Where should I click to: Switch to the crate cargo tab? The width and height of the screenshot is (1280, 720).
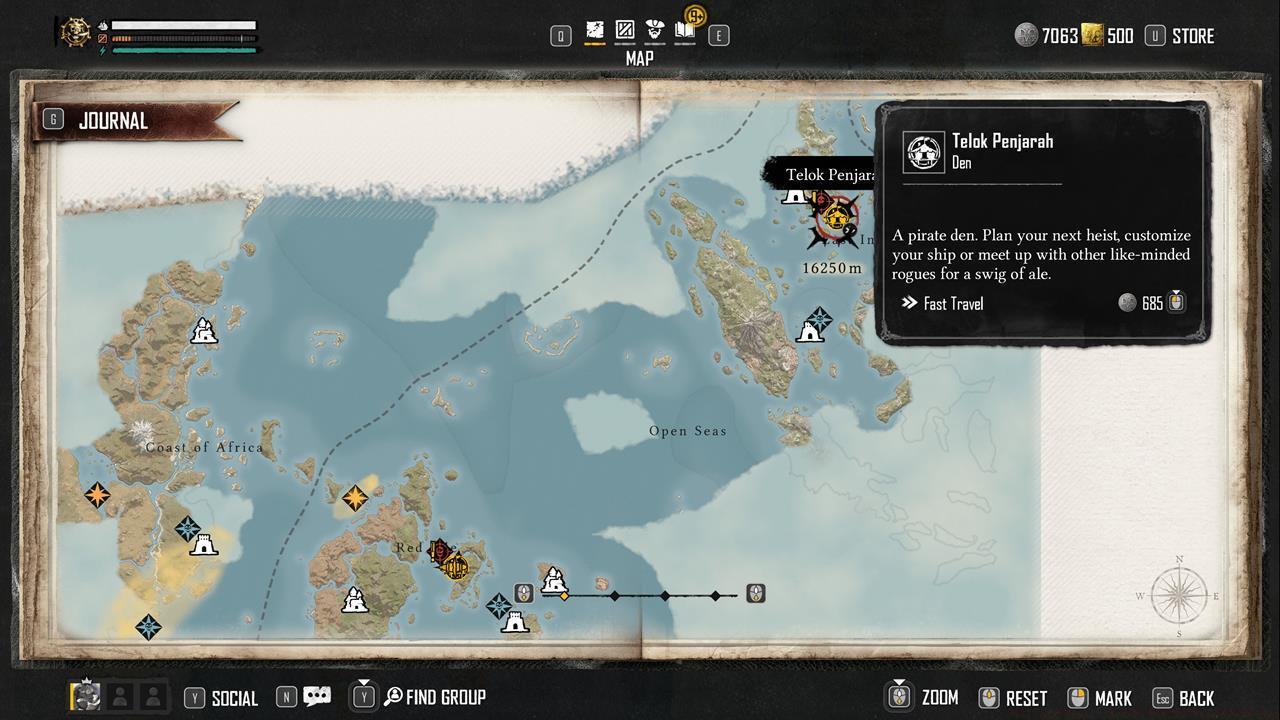pos(625,30)
